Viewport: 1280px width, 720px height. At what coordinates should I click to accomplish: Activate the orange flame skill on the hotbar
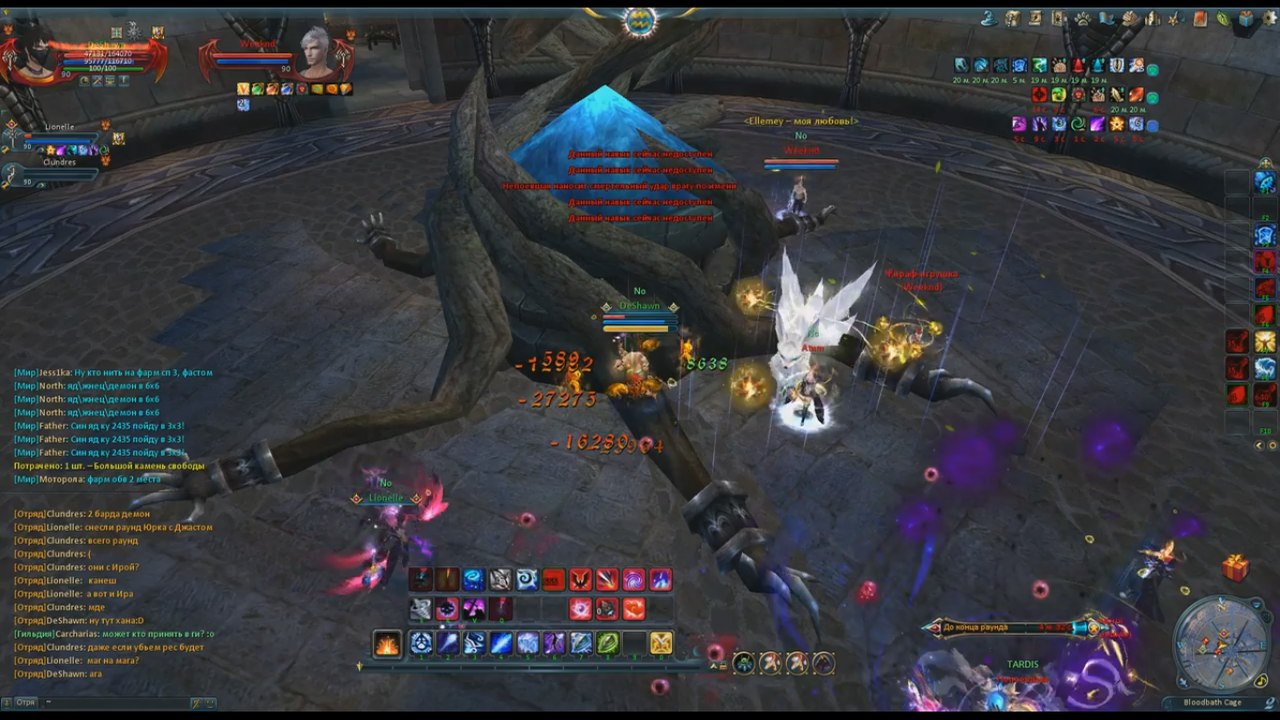[387, 643]
